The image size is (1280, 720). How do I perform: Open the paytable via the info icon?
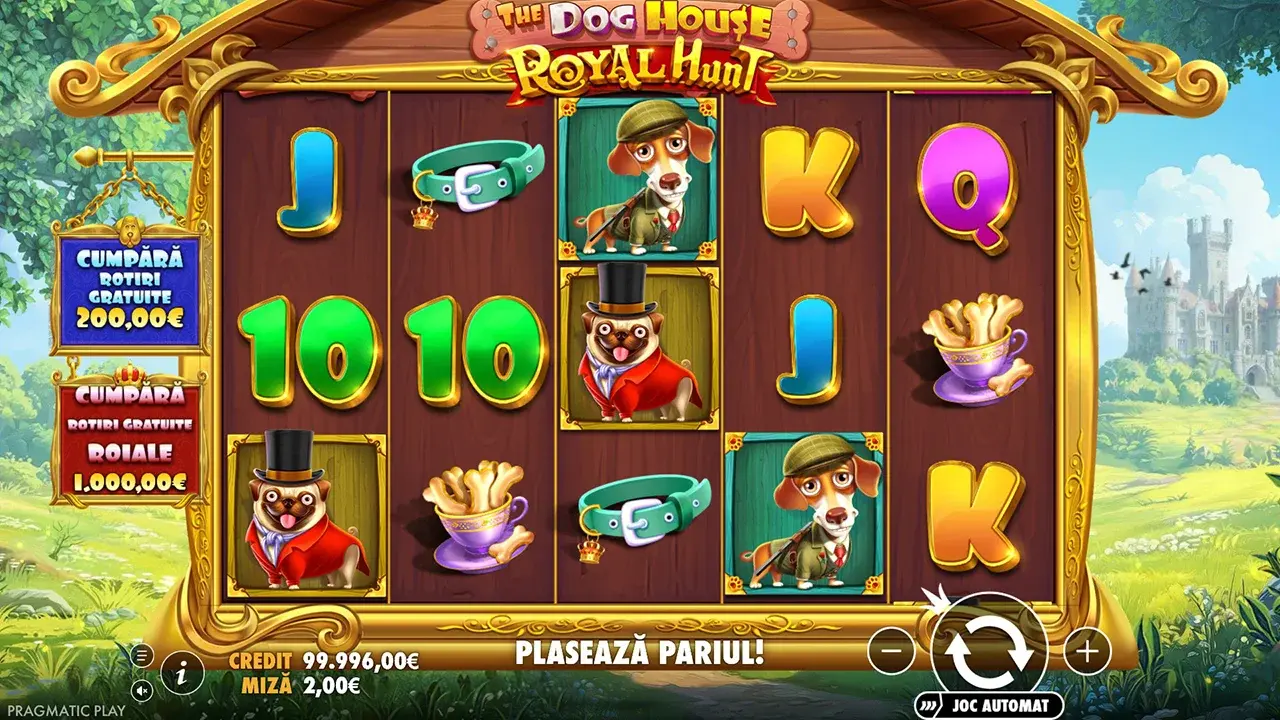point(180,674)
